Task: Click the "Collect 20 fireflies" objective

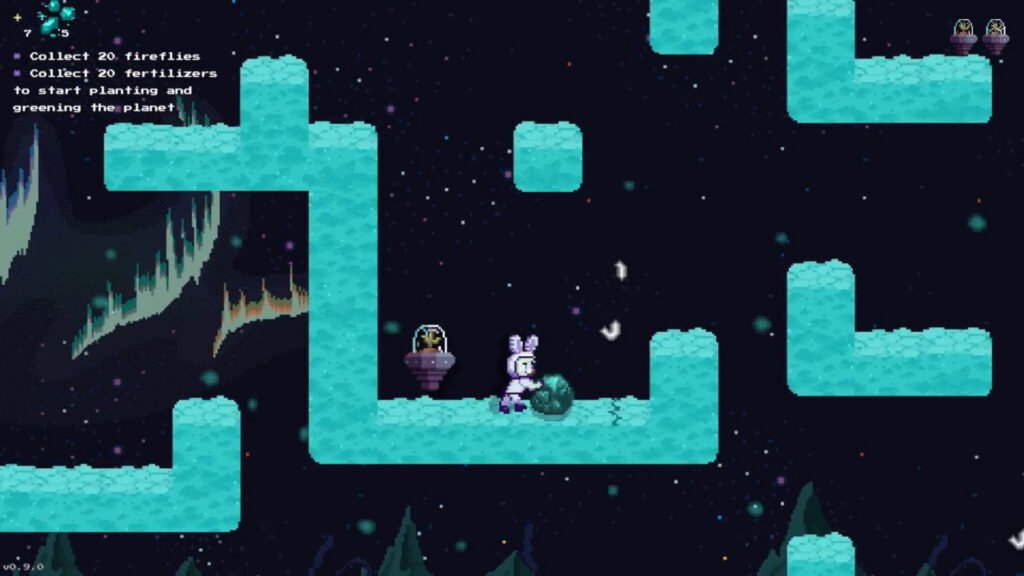Action: click(114, 57)
